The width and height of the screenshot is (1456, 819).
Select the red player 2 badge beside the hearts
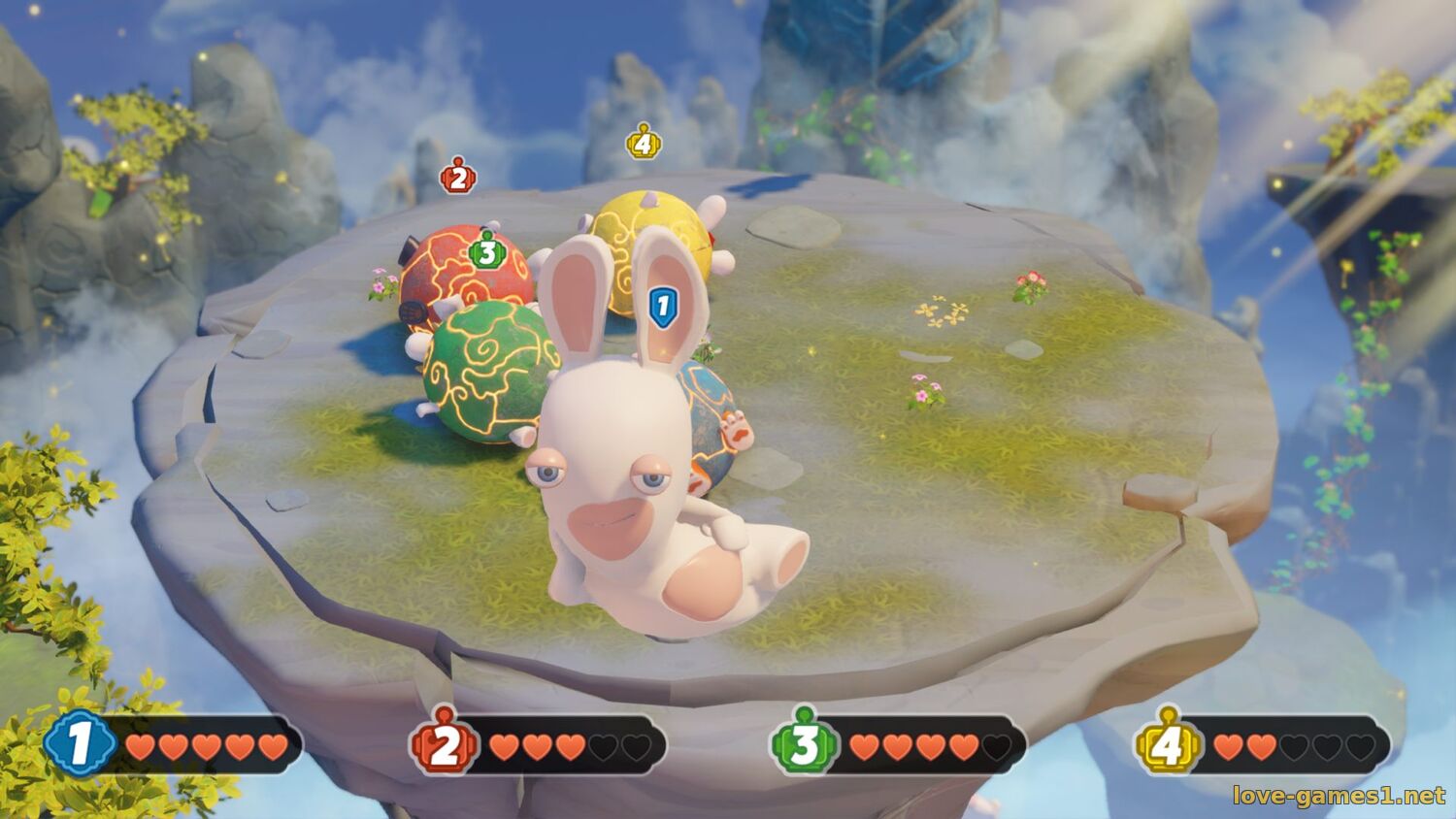pos(444,744)
